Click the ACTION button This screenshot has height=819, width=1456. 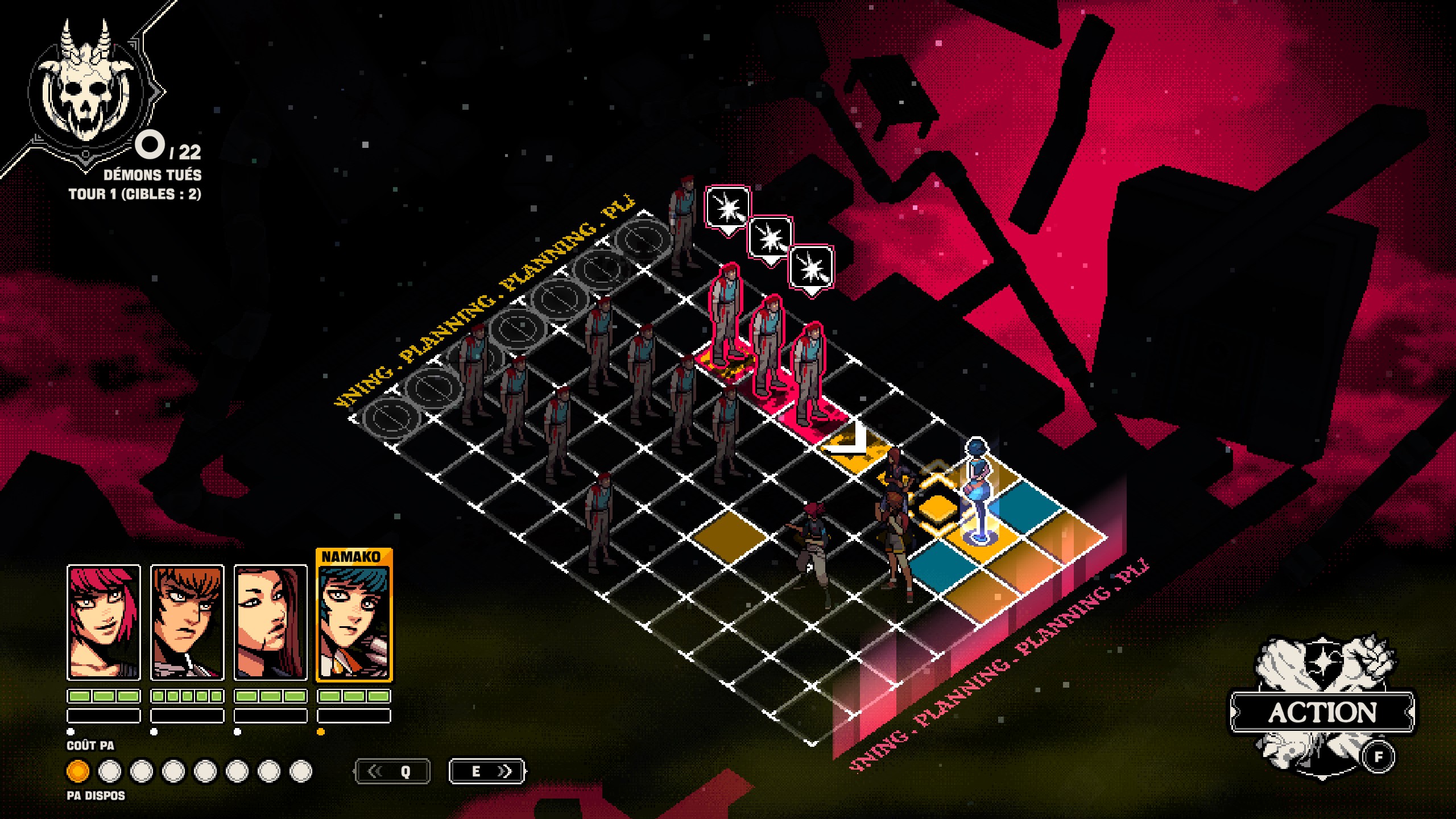coord(1322,712)
